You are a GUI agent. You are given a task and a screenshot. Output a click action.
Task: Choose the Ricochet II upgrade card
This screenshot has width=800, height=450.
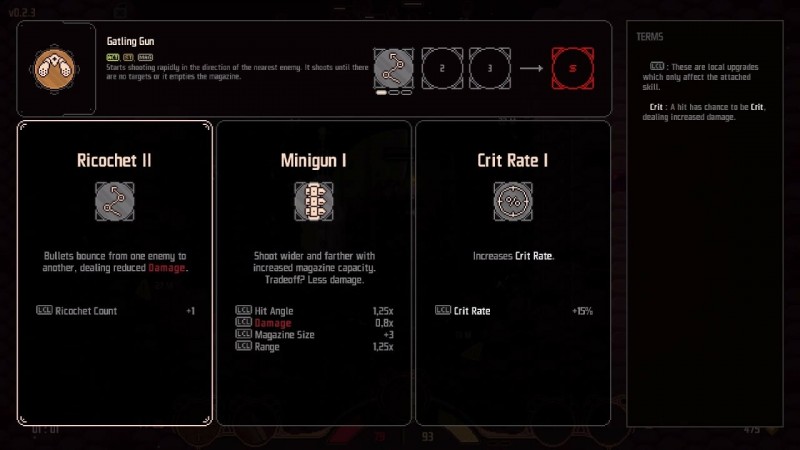[114, 272]
